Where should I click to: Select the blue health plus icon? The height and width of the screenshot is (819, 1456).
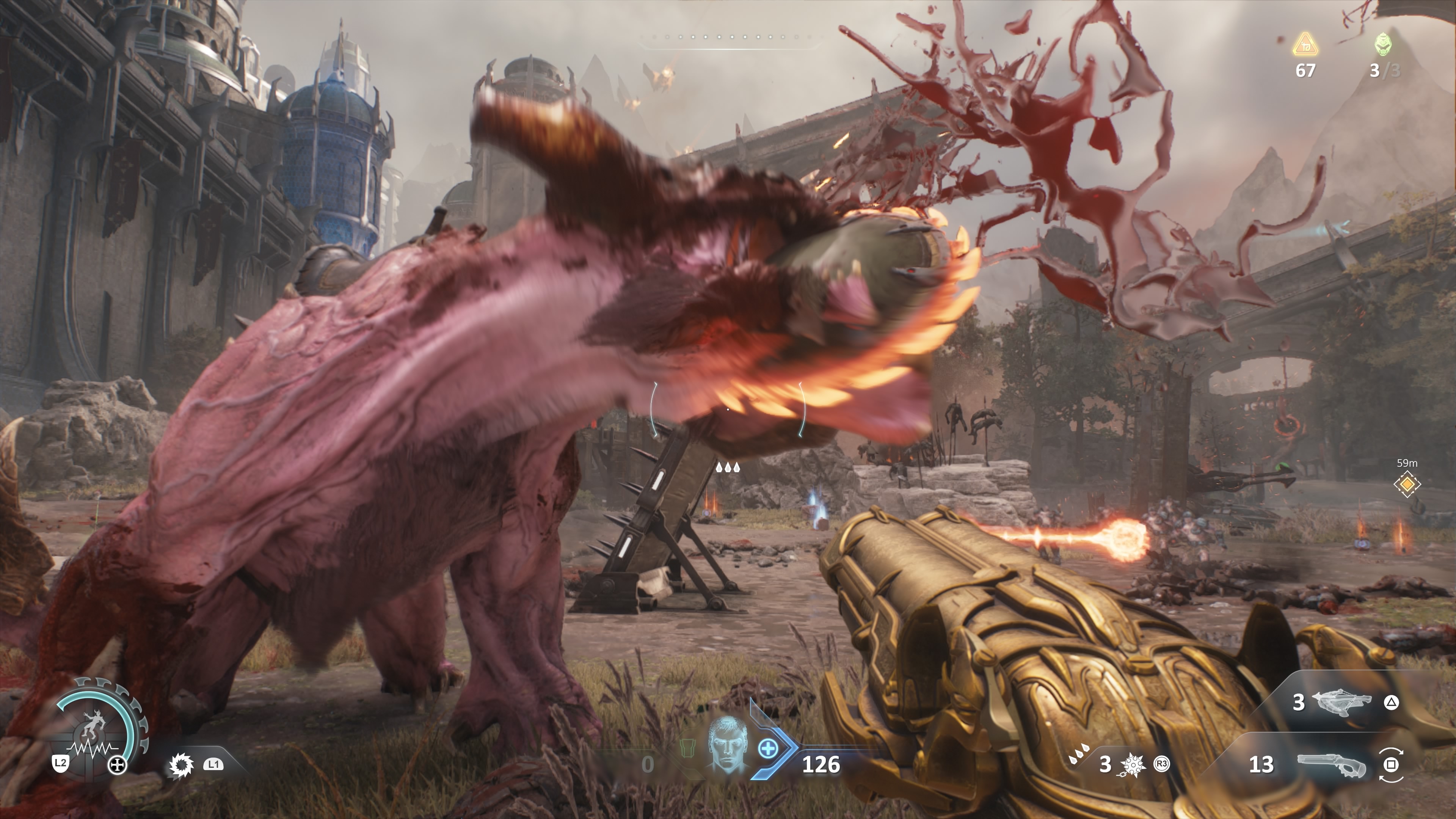(x=767, y=750)
